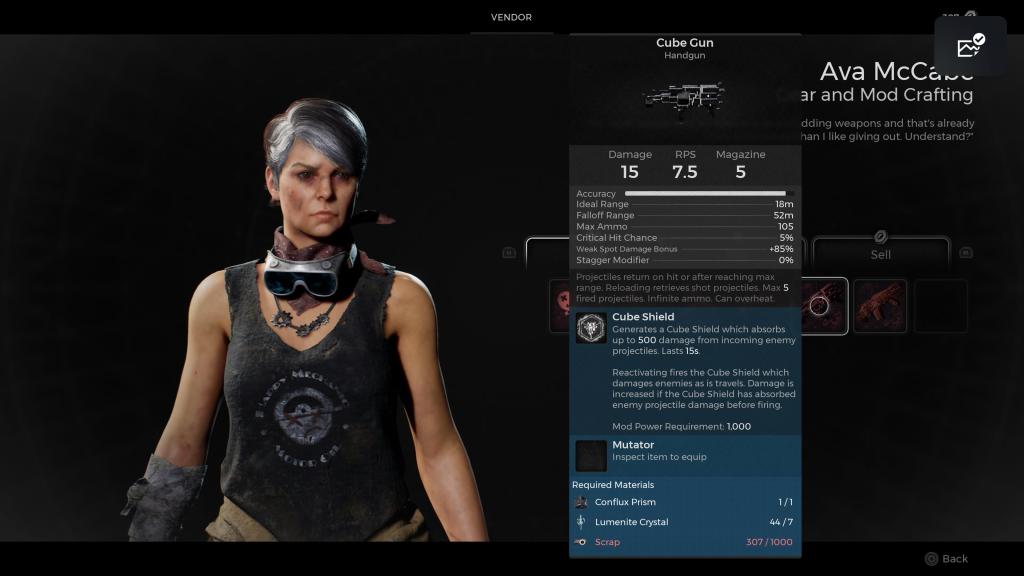Open the Vendor tab at the top

tap(511, 18)
